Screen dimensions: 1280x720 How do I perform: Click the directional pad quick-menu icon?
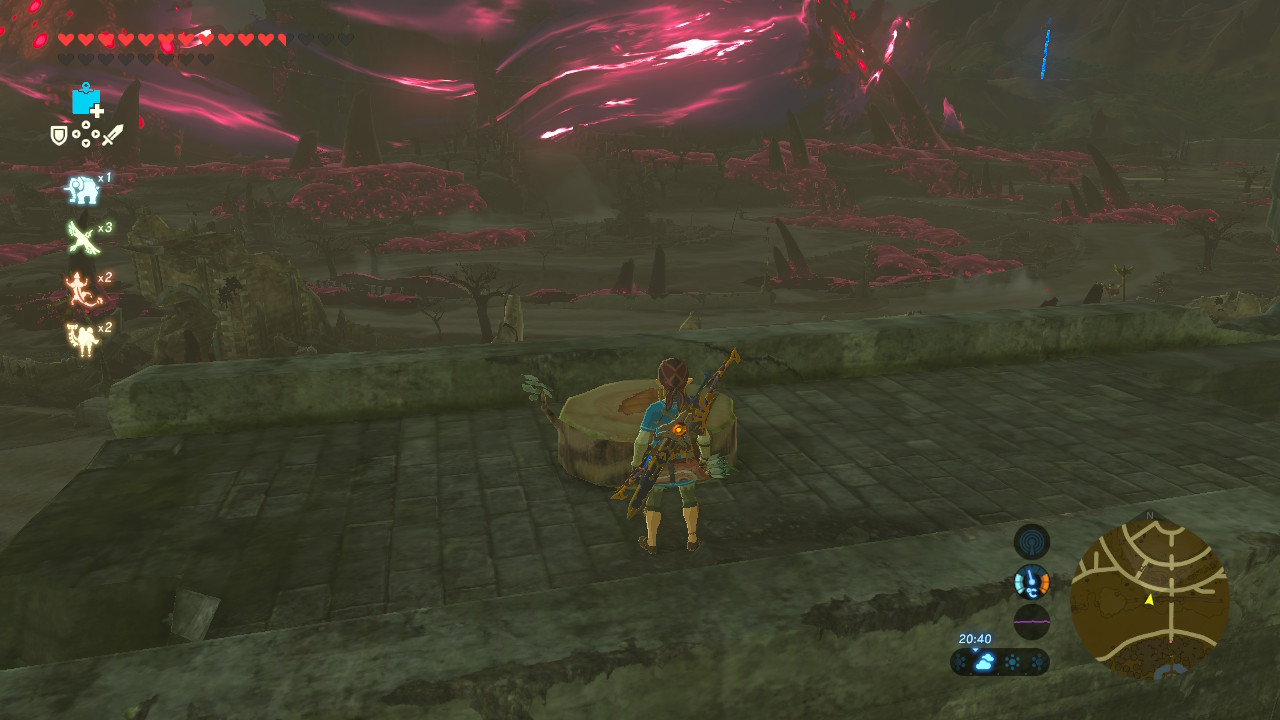[85, 134]
